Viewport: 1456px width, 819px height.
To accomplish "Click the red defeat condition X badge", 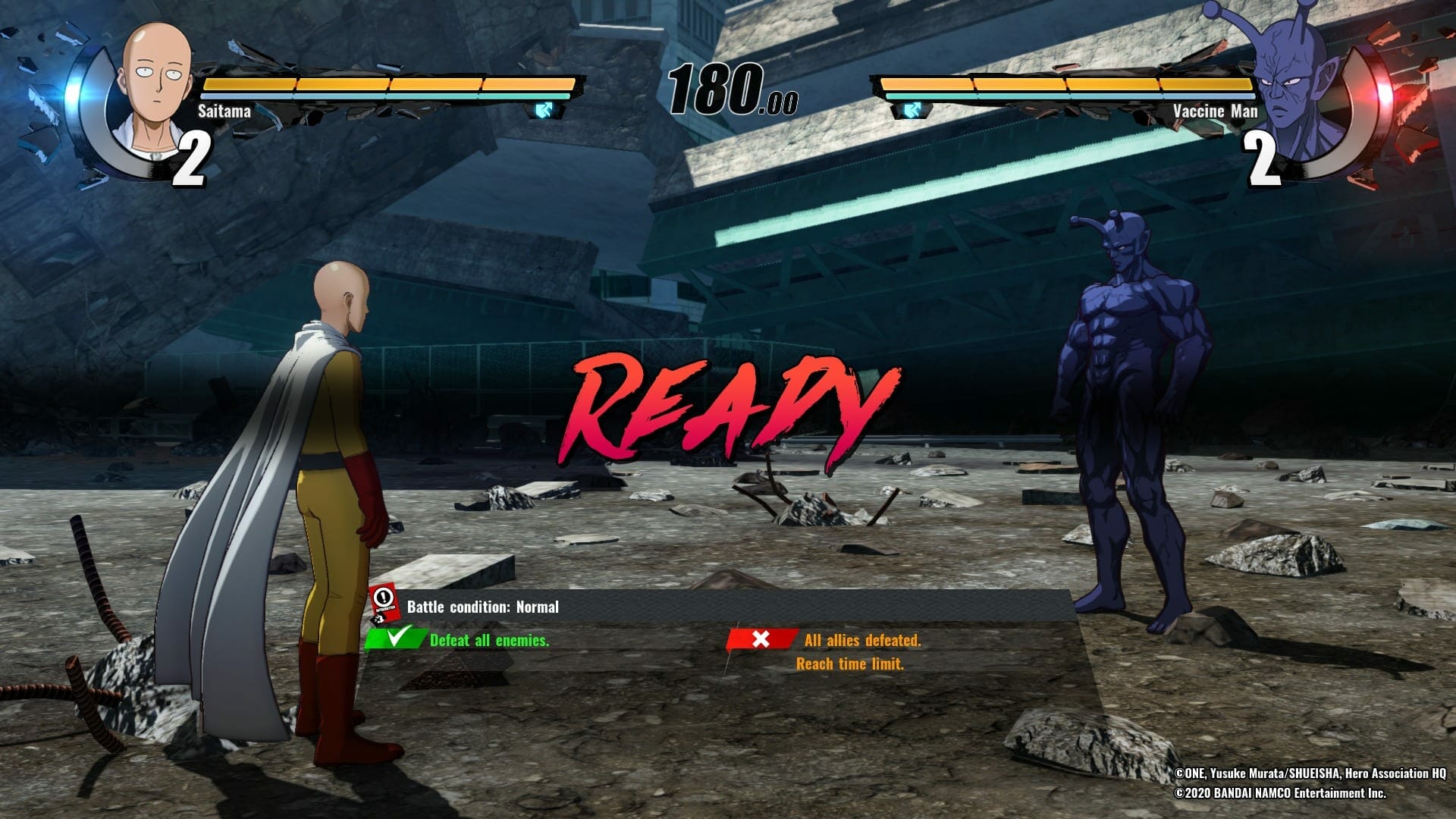I will point(761,639).
